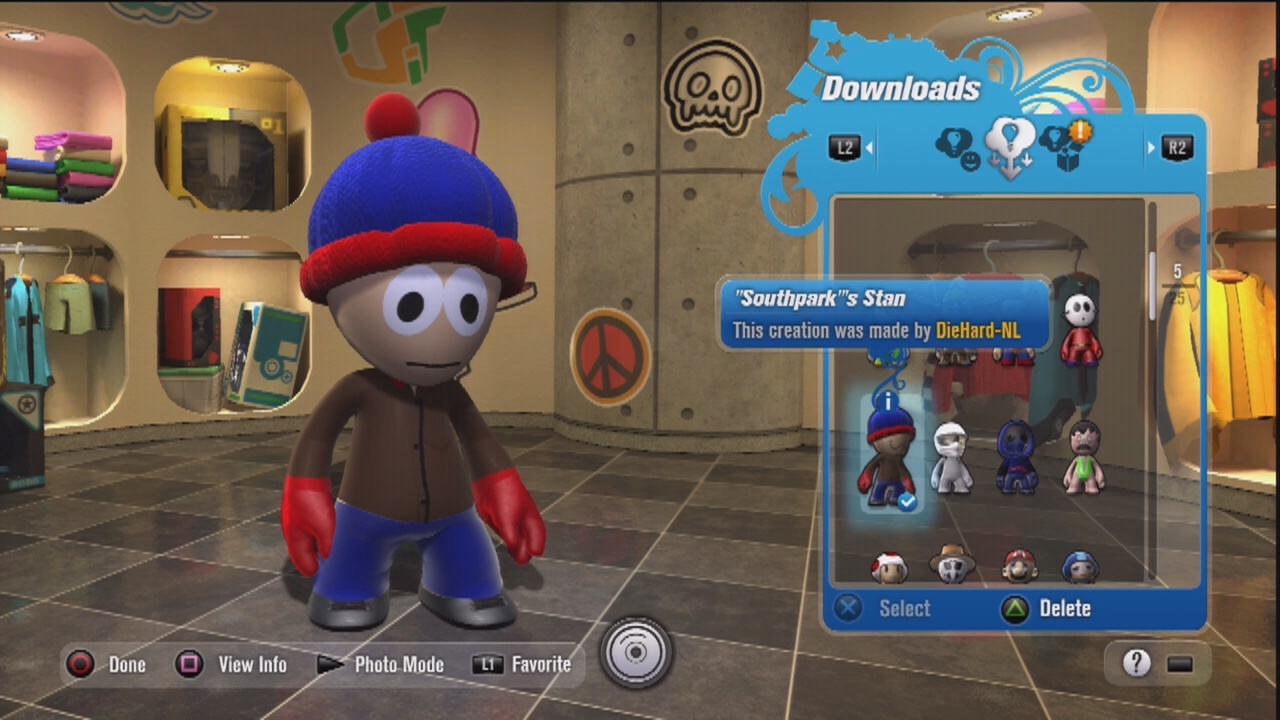Image resolution: width=1280 pixels, height=720 pixels.
Task: Choose the mushroom-head character thumbnail
Action: pyautogui.click(x=888, y=567)
